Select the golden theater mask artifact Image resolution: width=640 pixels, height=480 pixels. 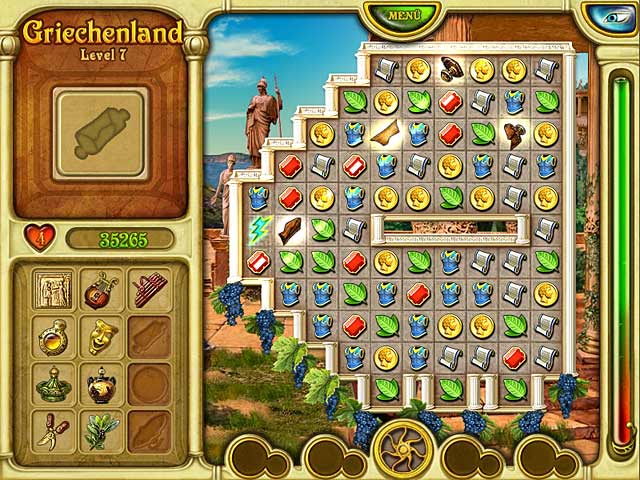coord(101,338)
